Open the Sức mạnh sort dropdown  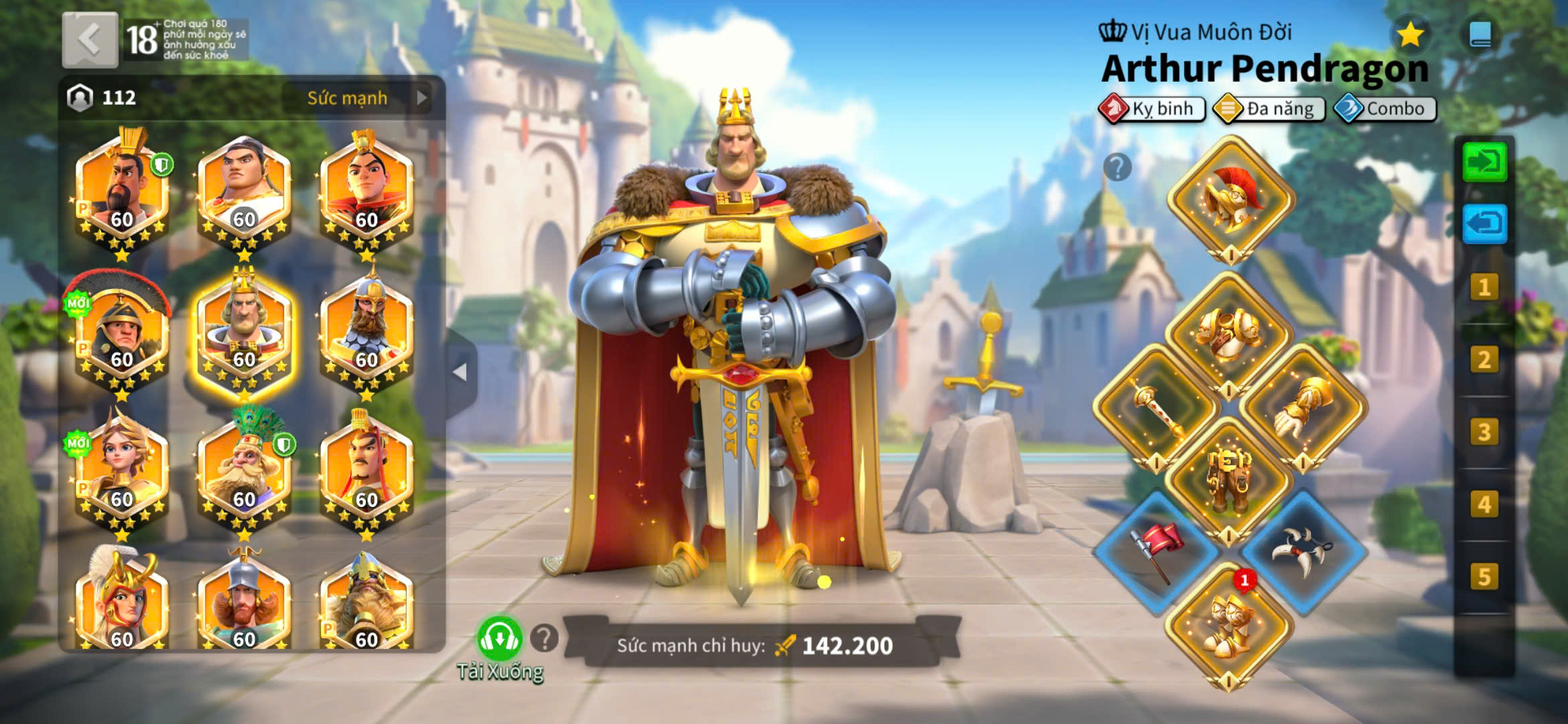tap(366, 98)
